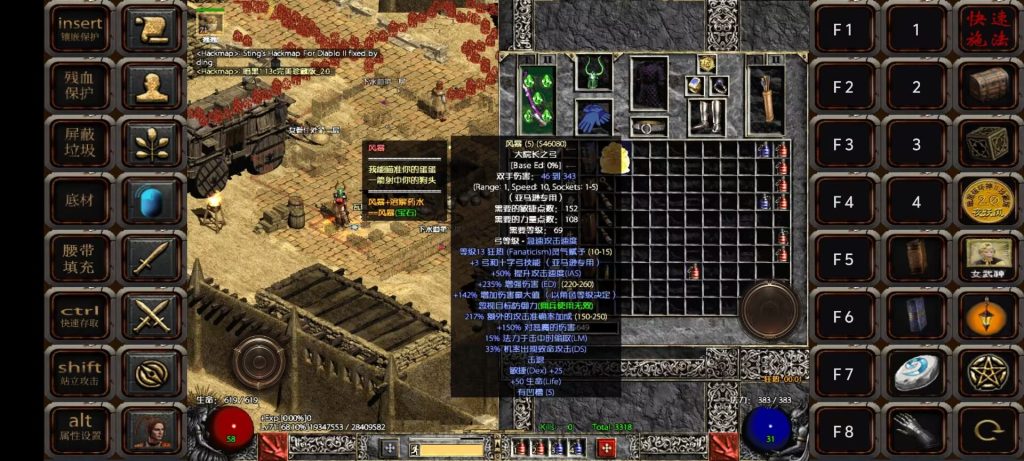Image resolution: width=1024 pixels, height=461 pixels.
Task: Toggle the red 快速施法 quick cast button
Action: [988, 28]
